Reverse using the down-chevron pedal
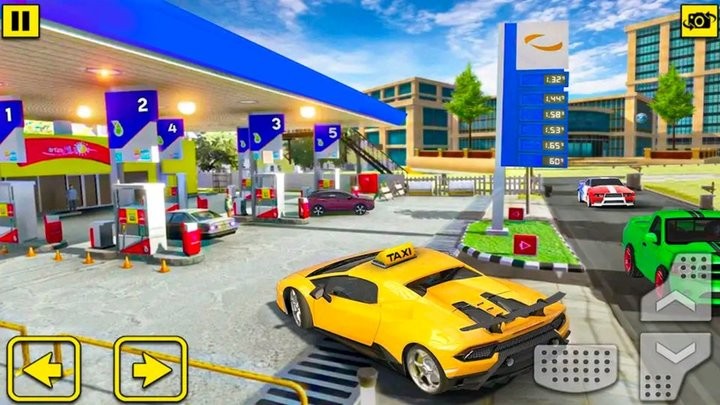Viewport: 720px width, 405px height. 676,364
